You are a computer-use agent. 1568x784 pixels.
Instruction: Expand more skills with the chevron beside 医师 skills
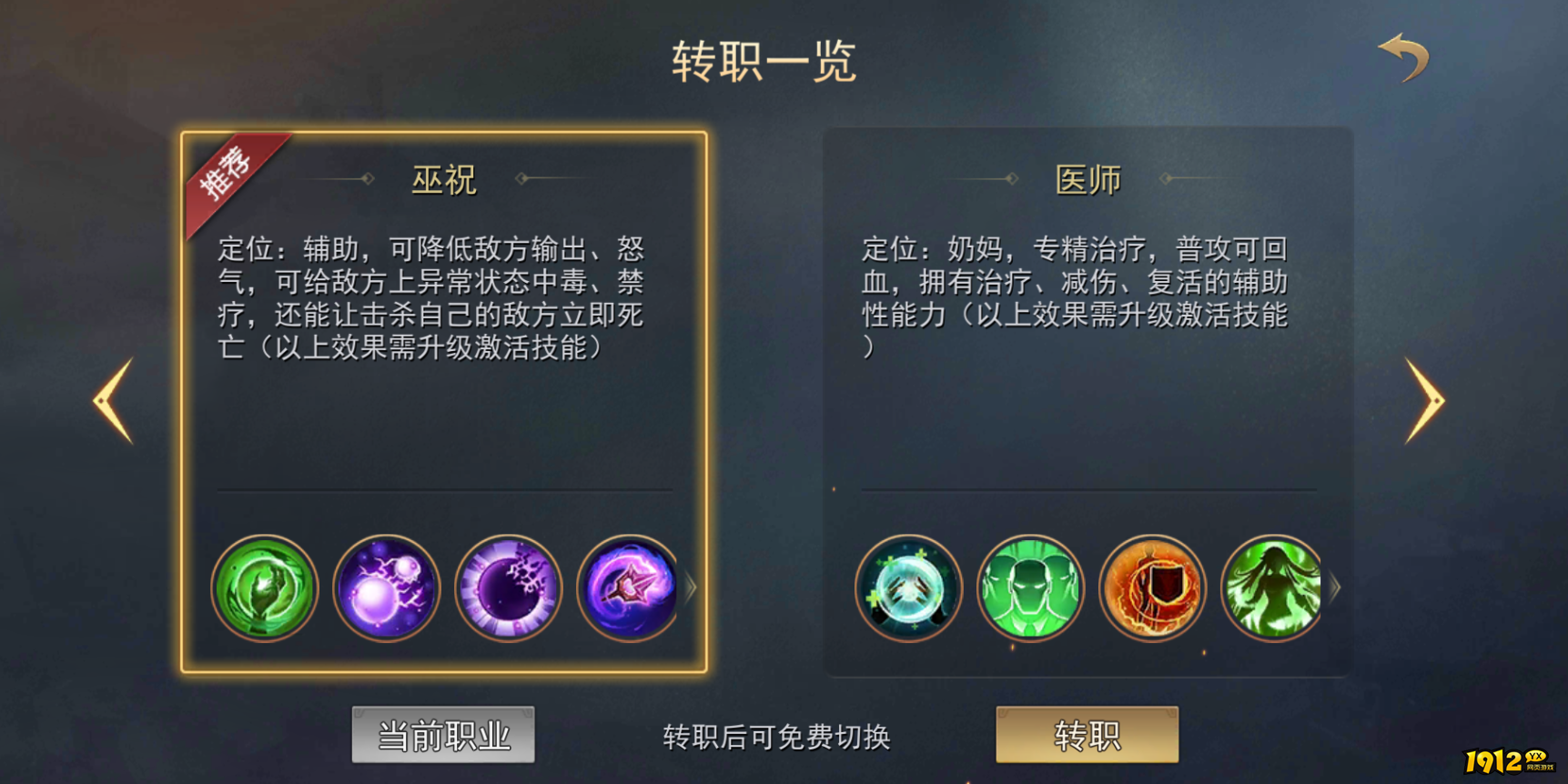pyautogui.click(x=1334, y=588)
